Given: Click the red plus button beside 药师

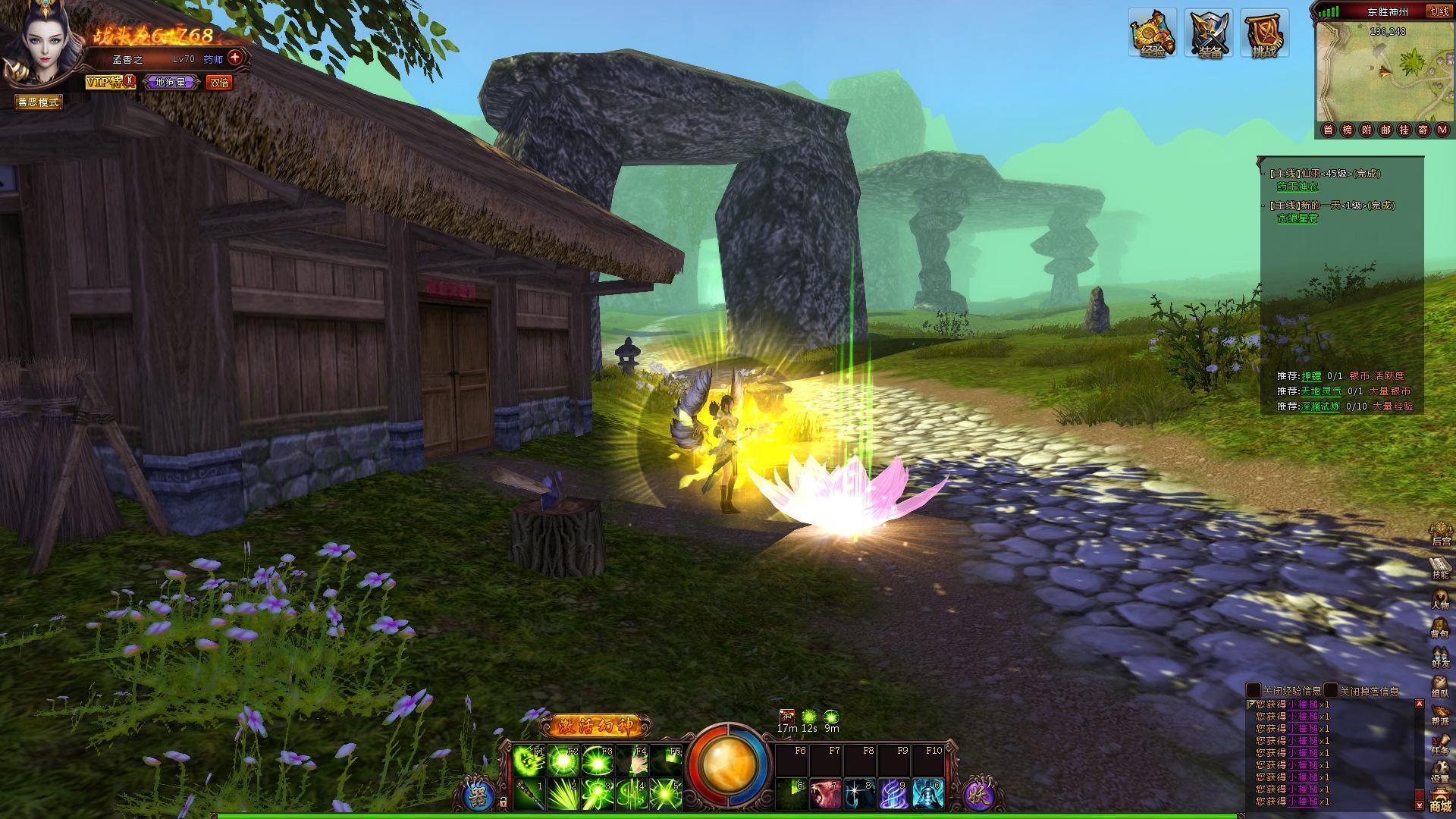Looking at the screenshot, I should click(x=235, y=58).
